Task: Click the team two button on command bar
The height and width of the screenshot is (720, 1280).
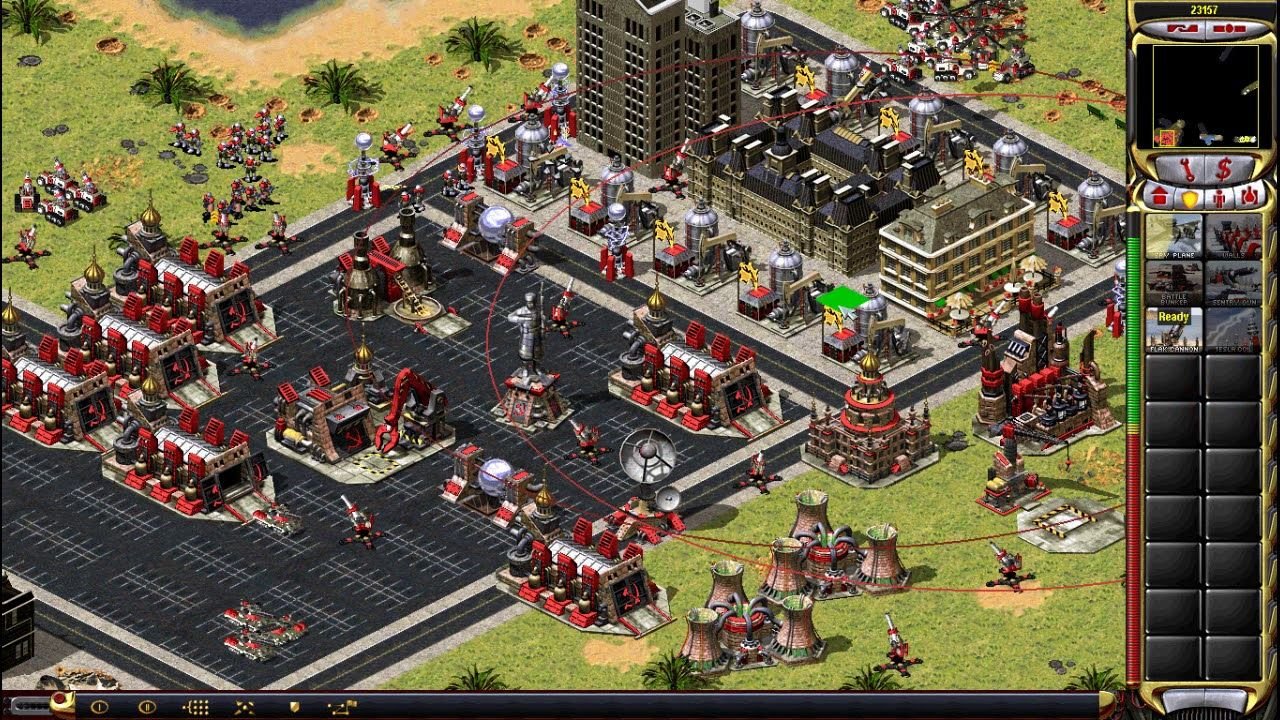Action: coord(147,707)
